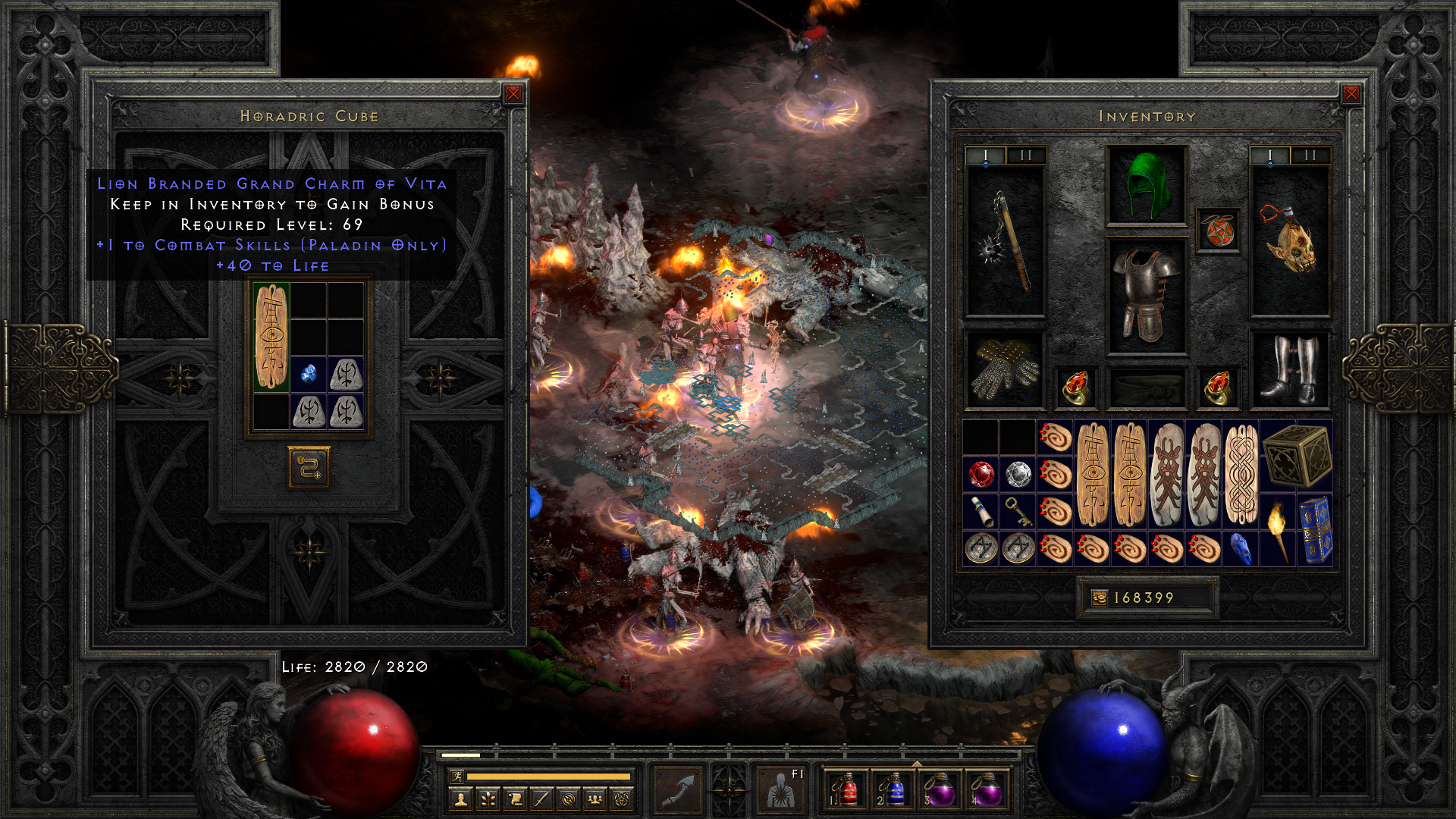Open the quest log scroll icon

(516, 800)
